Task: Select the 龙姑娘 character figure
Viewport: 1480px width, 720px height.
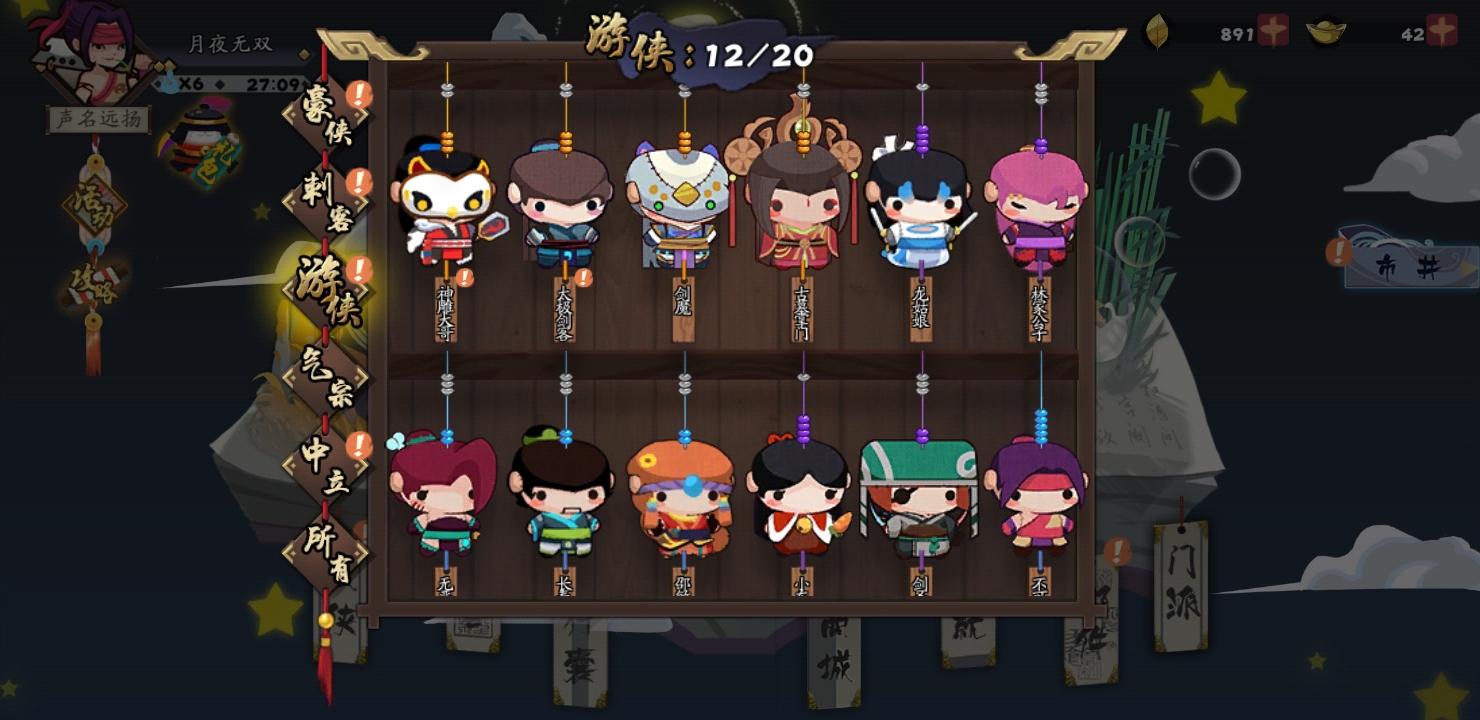Action: 920,210
